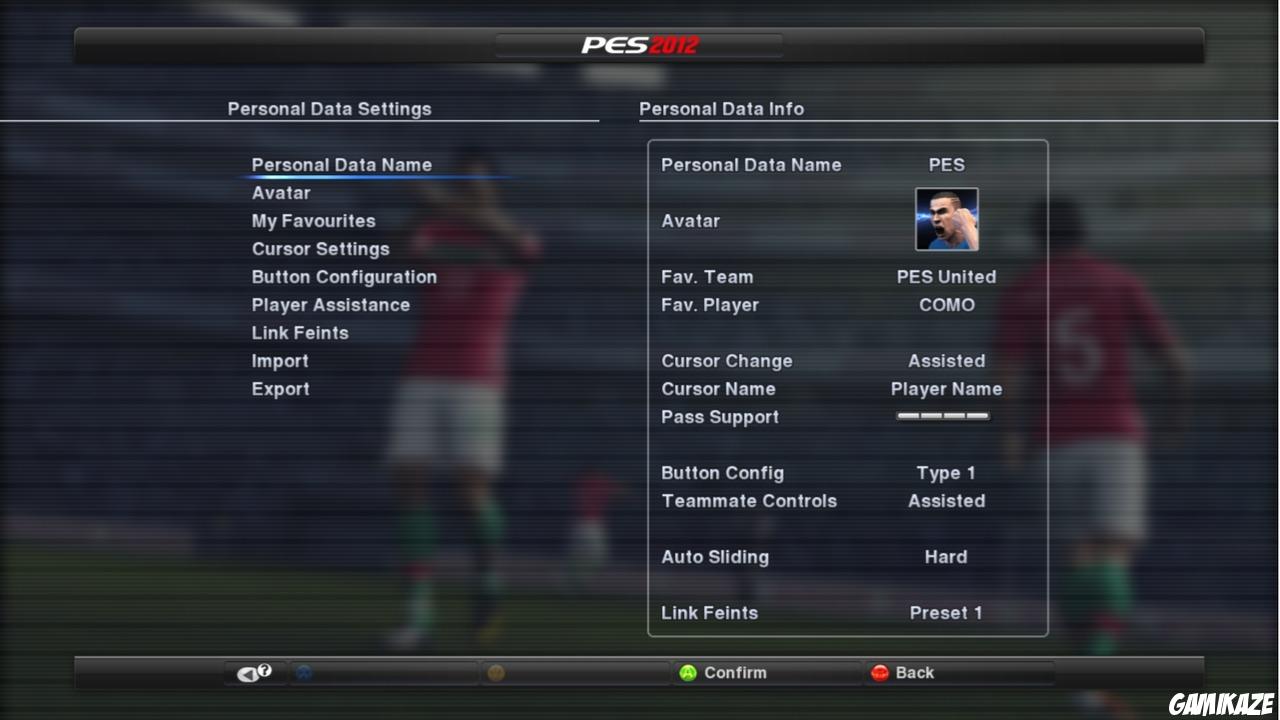Open the Link Feints Preset 1 selector
Image resolution: width=1280 pixels, height=720 pixels.
click(945, 612)
